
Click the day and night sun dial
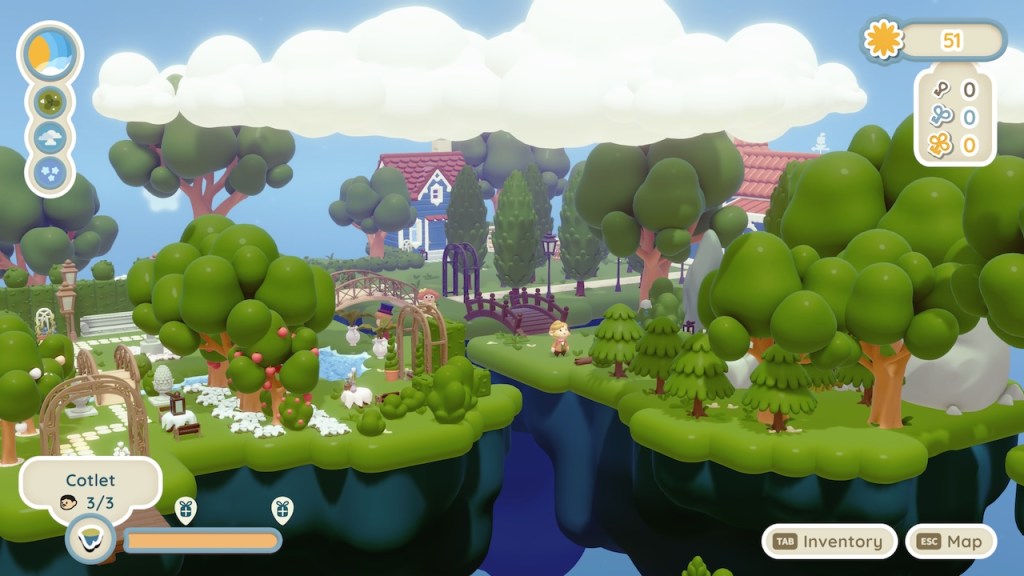[50, 52]
